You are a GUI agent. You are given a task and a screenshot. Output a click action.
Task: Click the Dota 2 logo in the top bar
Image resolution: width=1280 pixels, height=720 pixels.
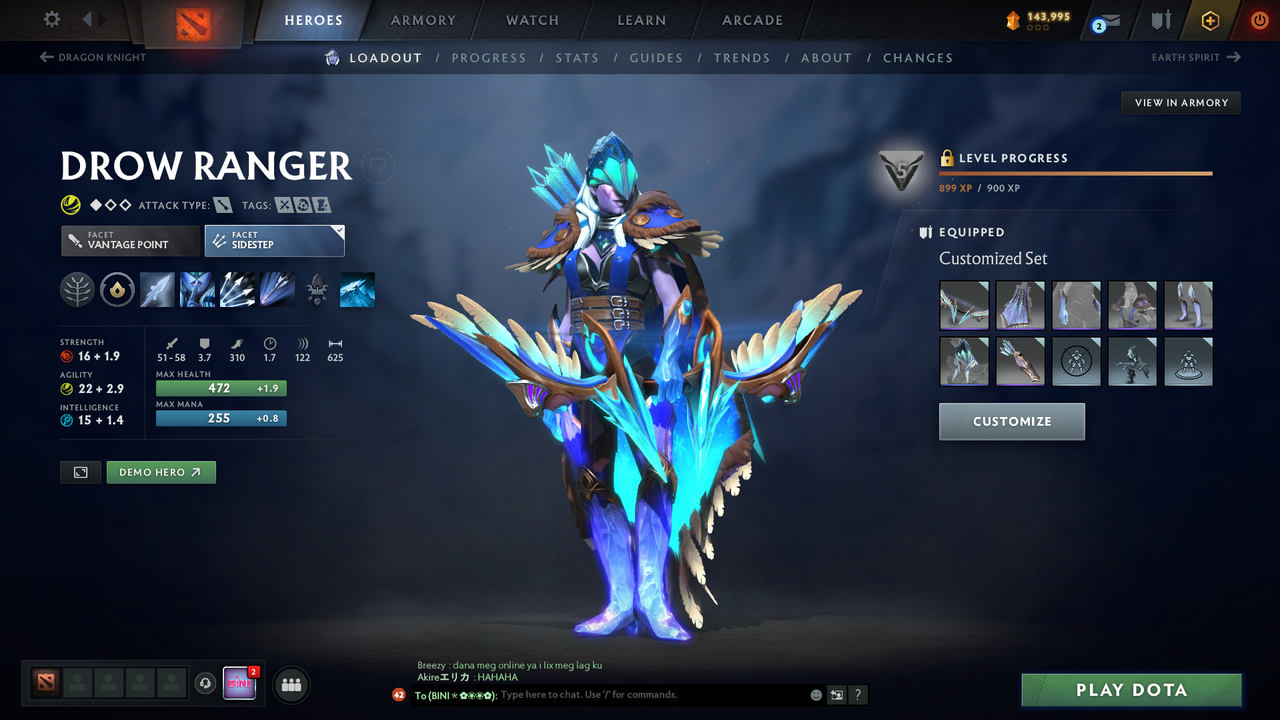coord(196,20)
